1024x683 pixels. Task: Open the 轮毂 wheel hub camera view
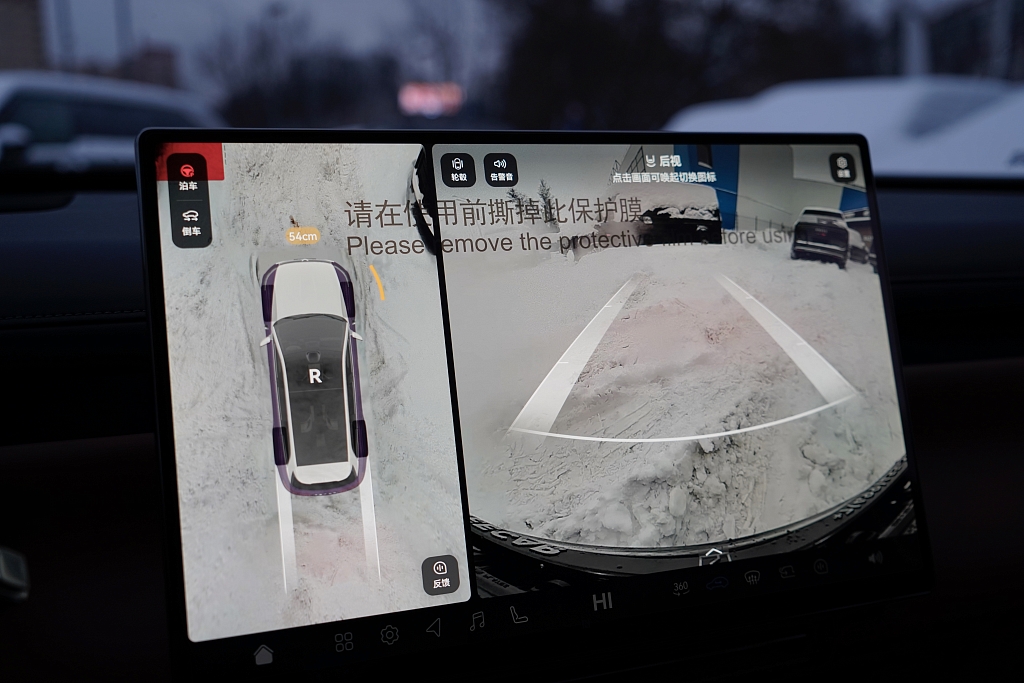[458, 168]
